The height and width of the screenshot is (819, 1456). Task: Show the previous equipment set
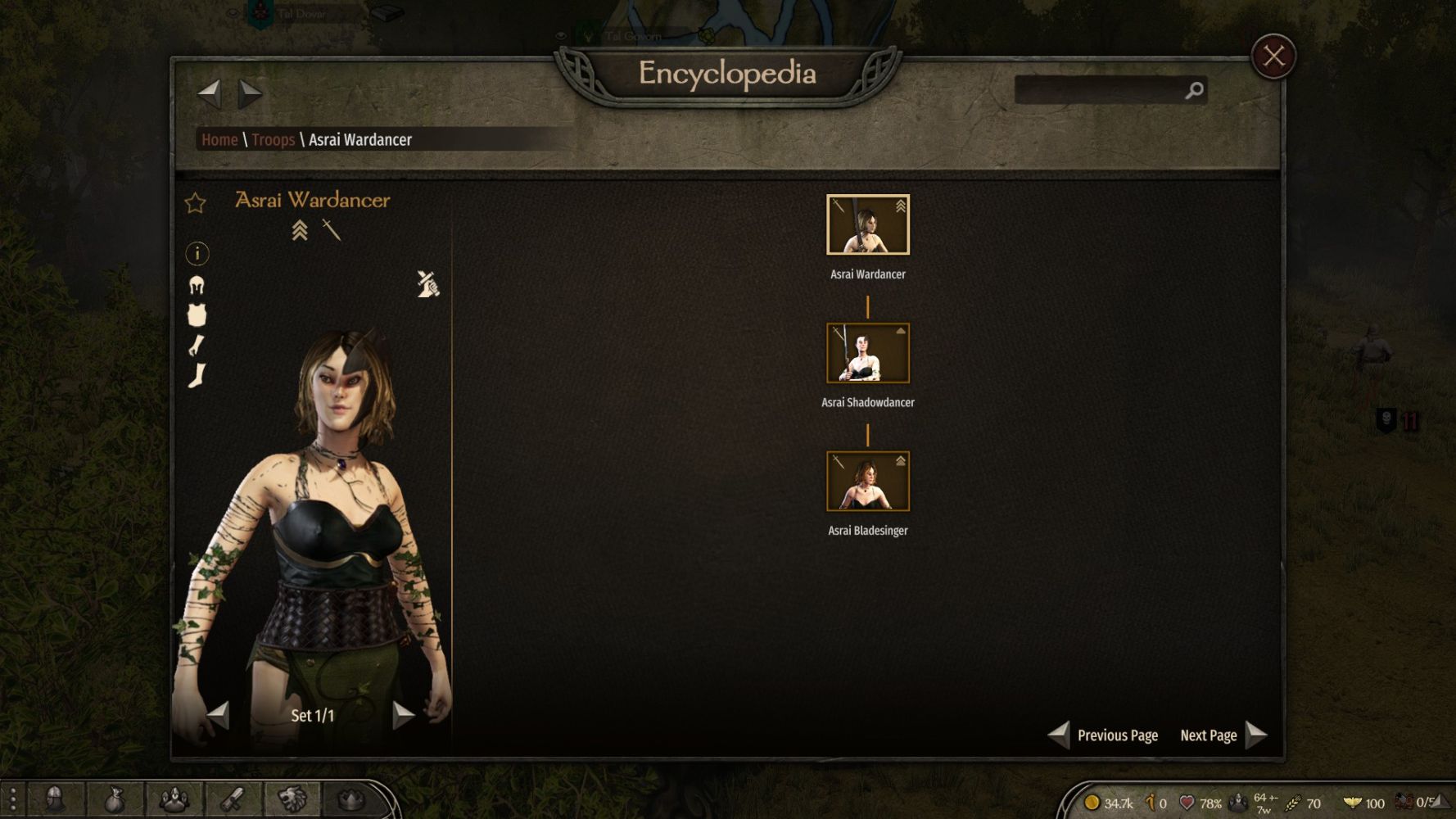click(218, 715)
